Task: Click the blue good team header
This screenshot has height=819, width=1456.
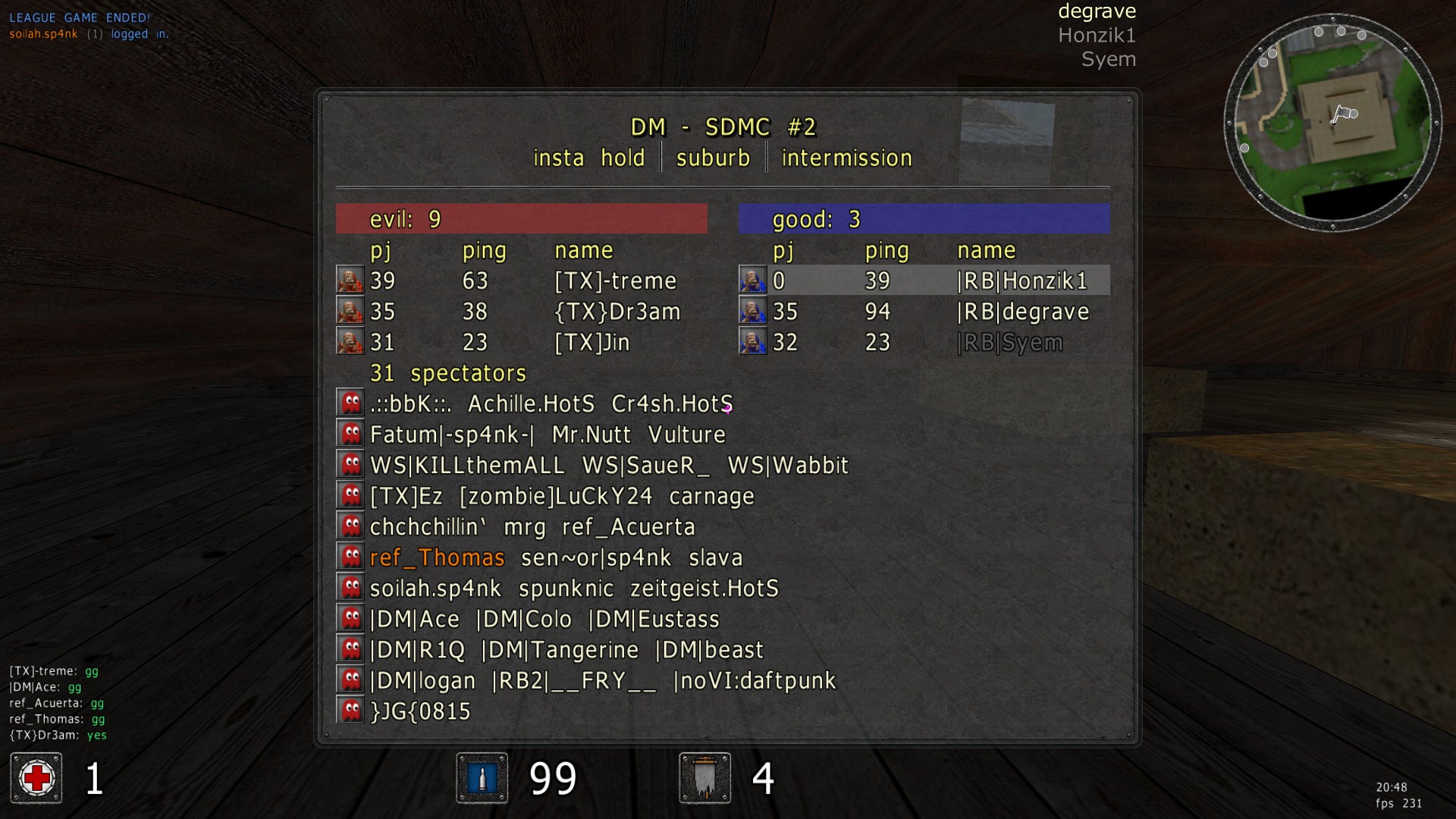Action: click(924, 218)
